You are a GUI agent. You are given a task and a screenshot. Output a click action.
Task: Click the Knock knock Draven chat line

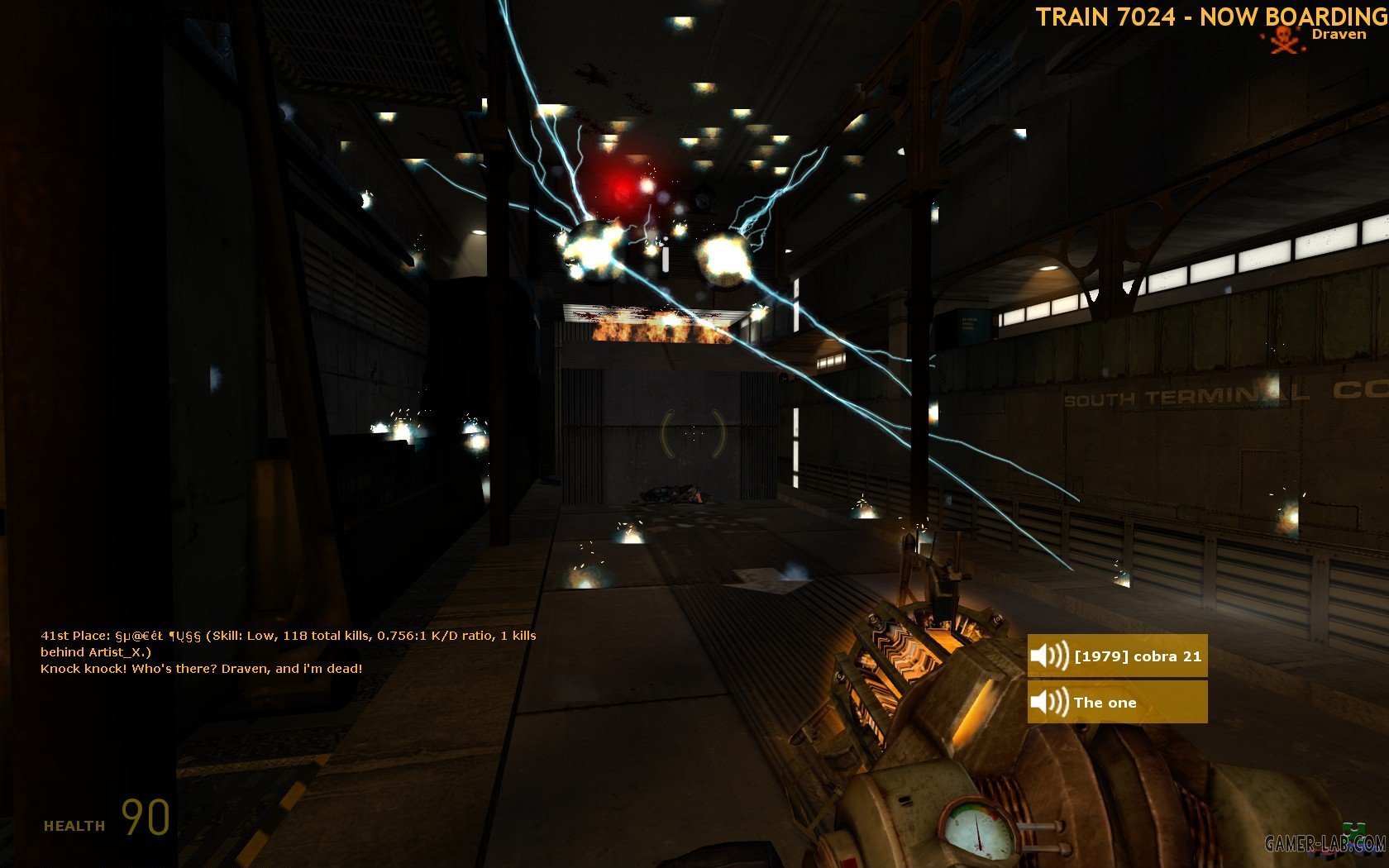[201, 669]
